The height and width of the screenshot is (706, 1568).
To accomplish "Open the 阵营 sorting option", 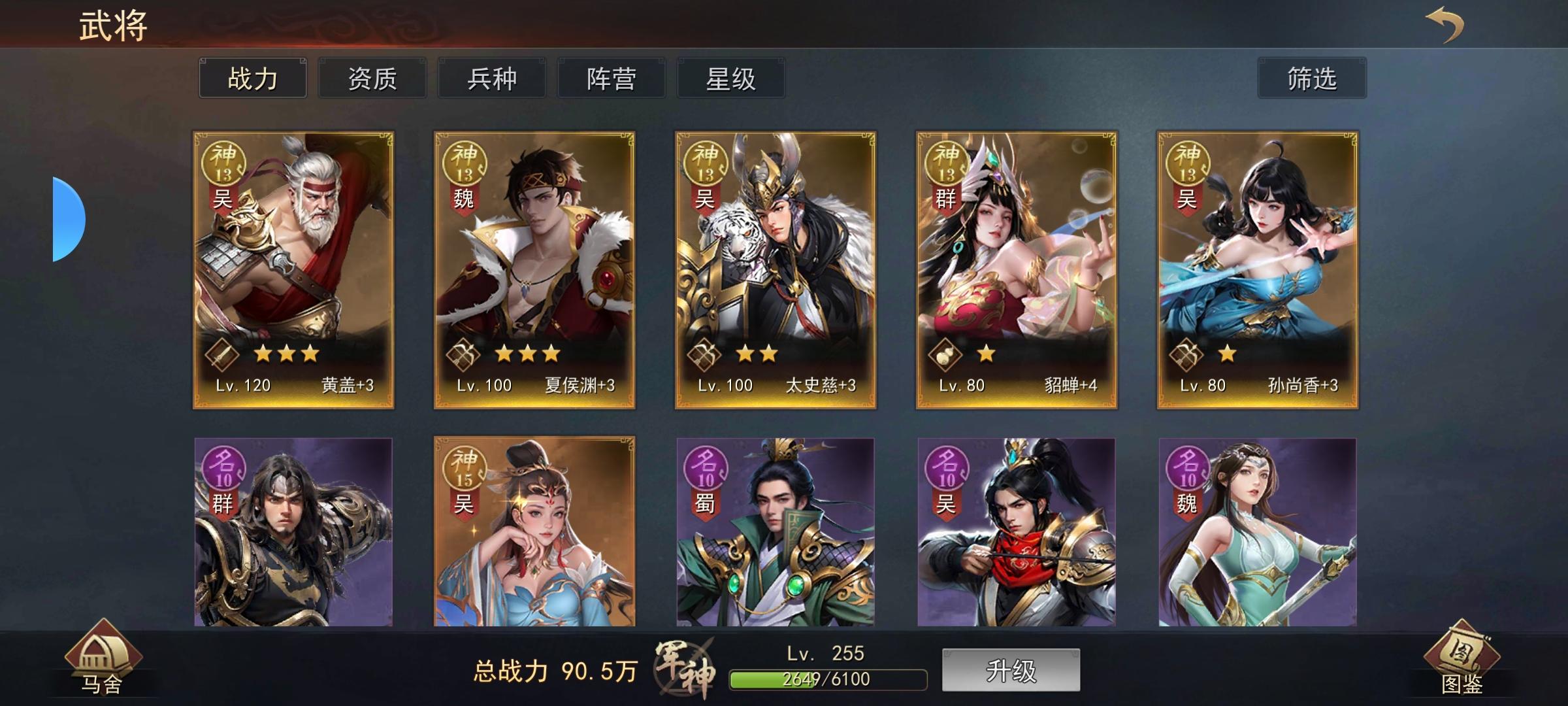I will 611,77.
